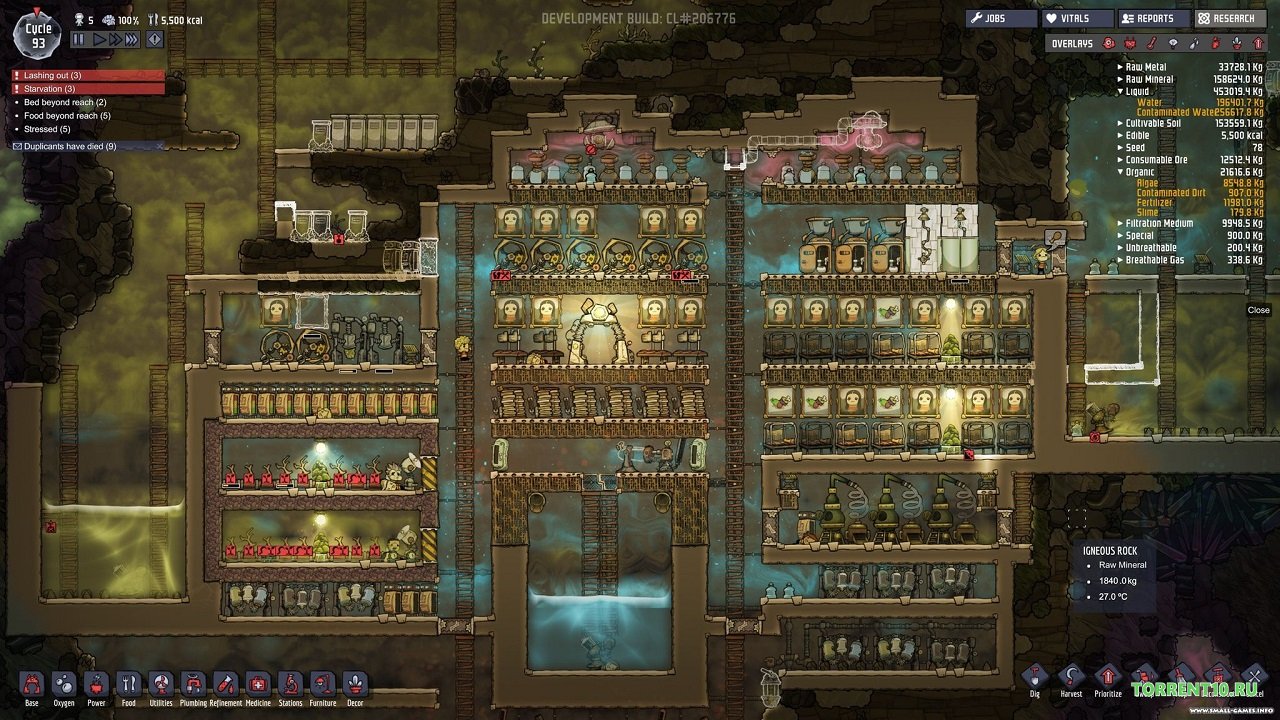This screenshot has width=1280, height=720.
Task: Collapse the Organic resource list
Action: [1120, 172]
